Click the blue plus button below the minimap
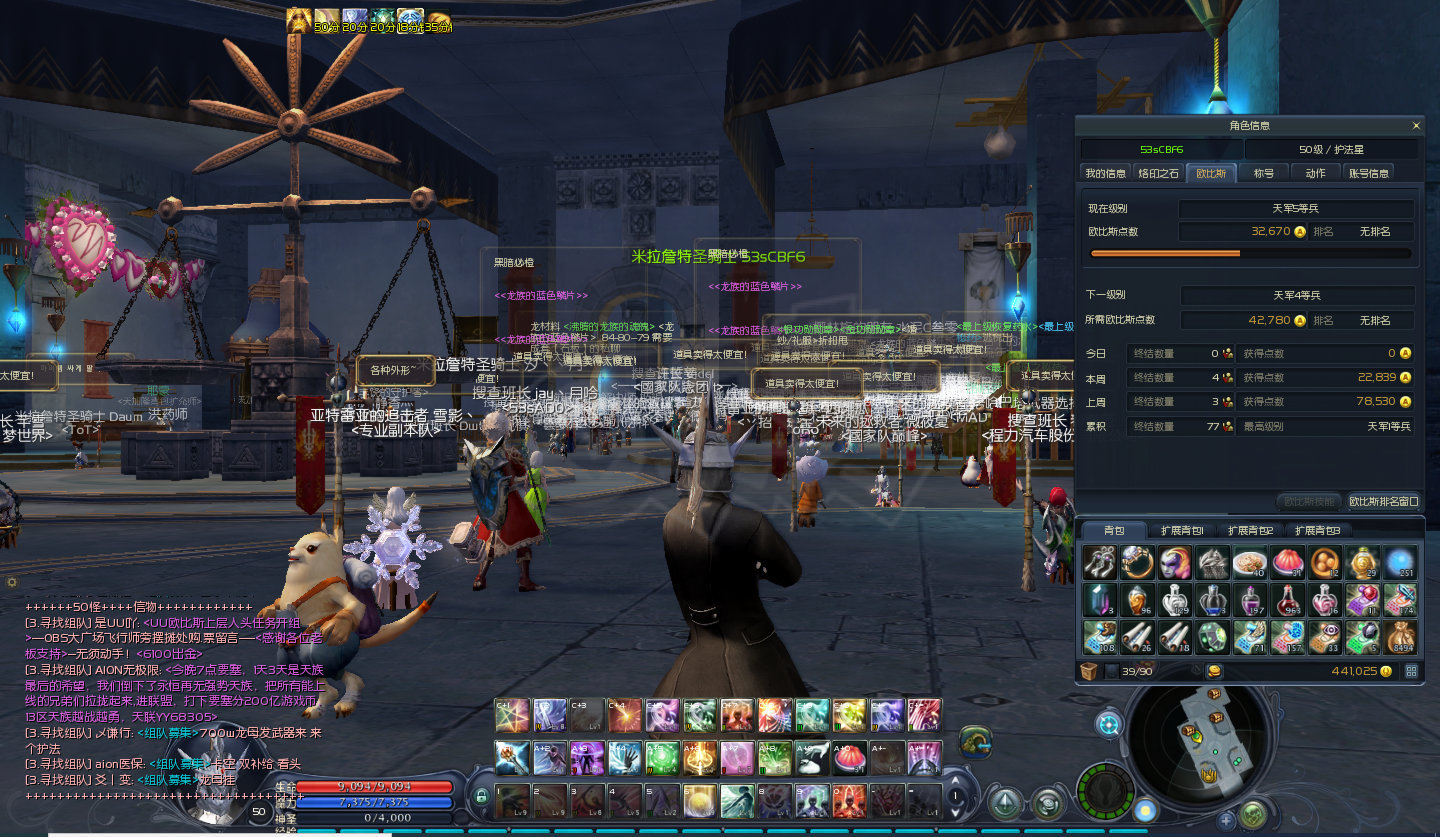The image size is (1440, 837). pyautogui.click(x=1226, y=820)
